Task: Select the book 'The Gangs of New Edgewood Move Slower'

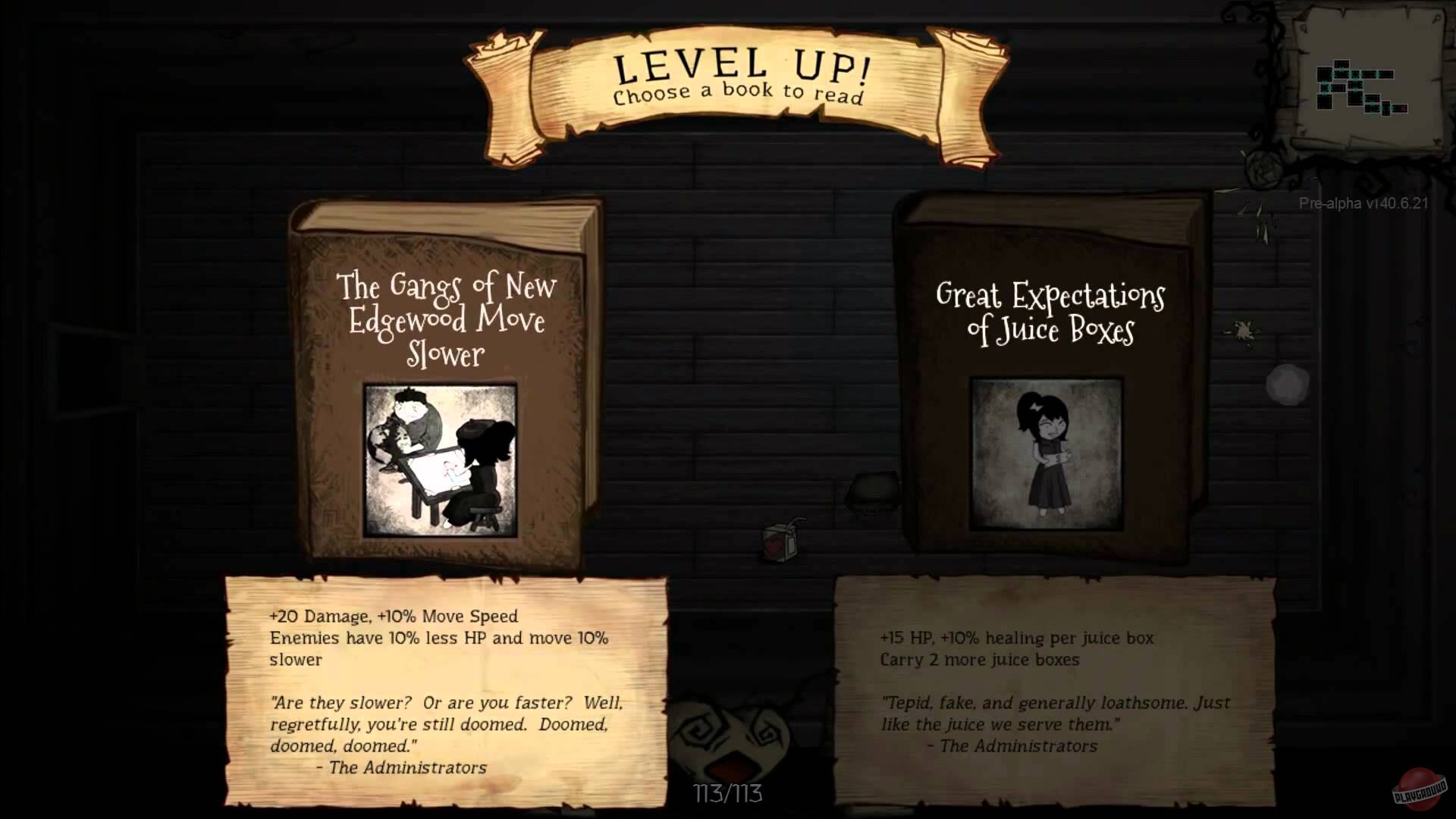Action: (x=444, y=379)
